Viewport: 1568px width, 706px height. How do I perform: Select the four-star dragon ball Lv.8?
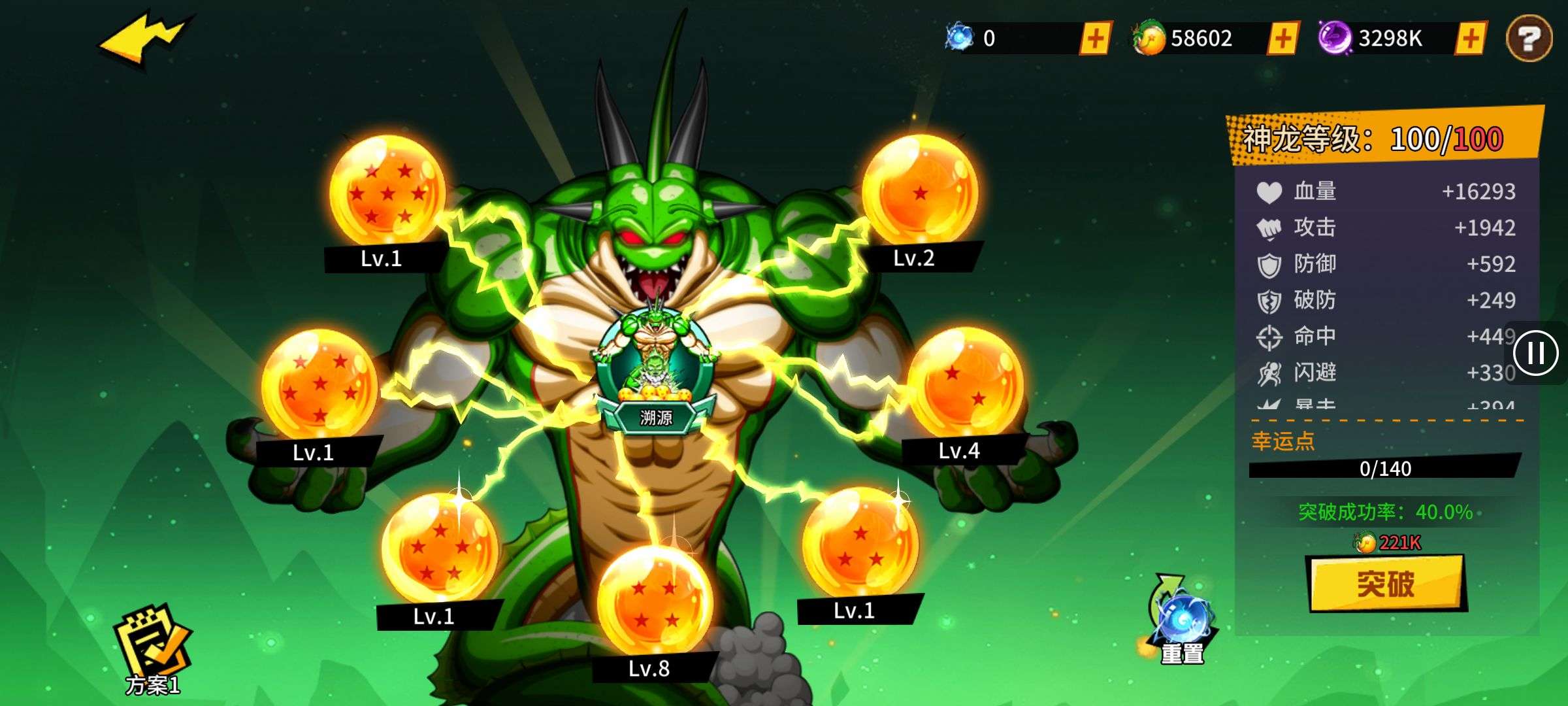tap(655, 603)
